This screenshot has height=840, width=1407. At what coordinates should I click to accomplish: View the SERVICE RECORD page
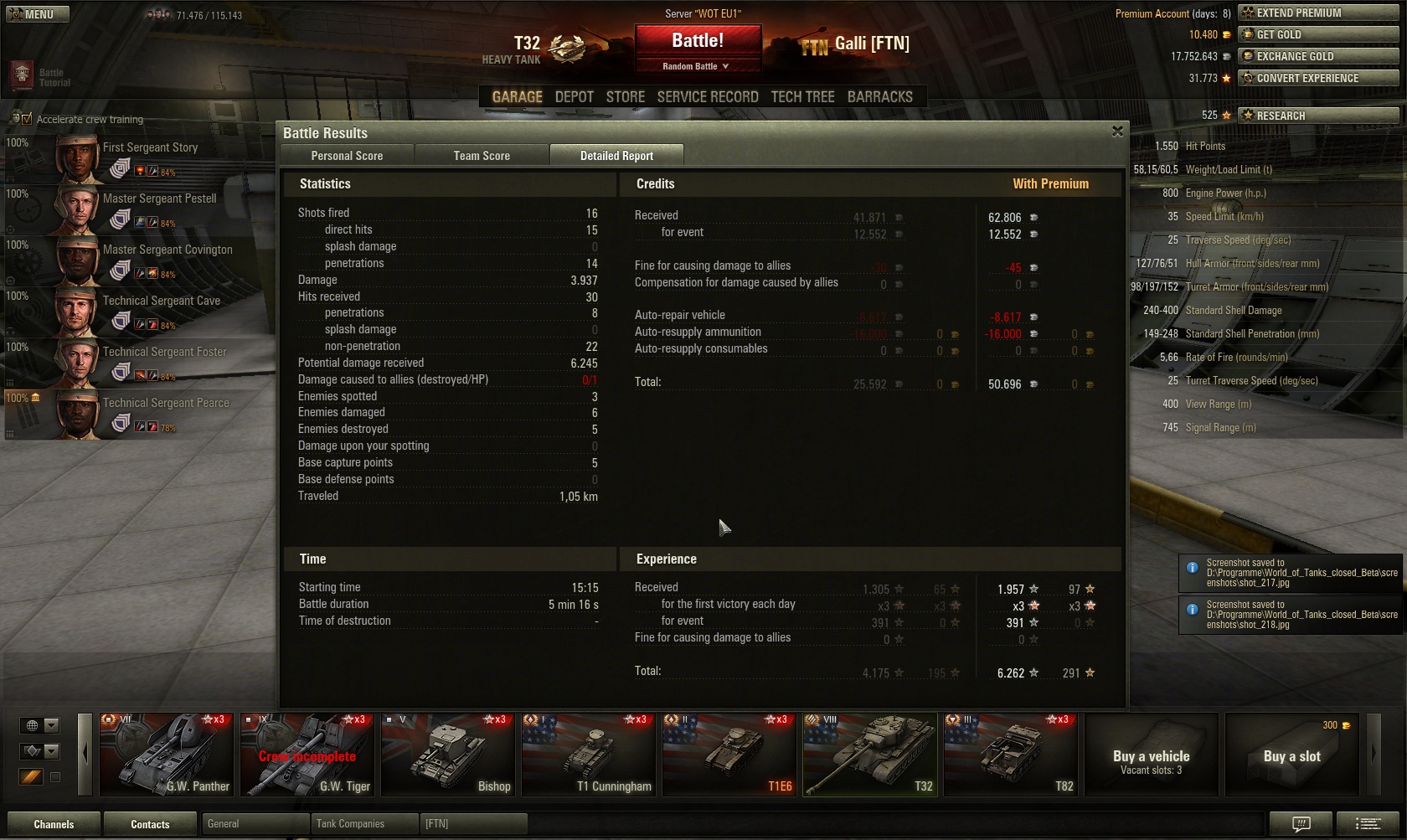[x=708, y=97]
